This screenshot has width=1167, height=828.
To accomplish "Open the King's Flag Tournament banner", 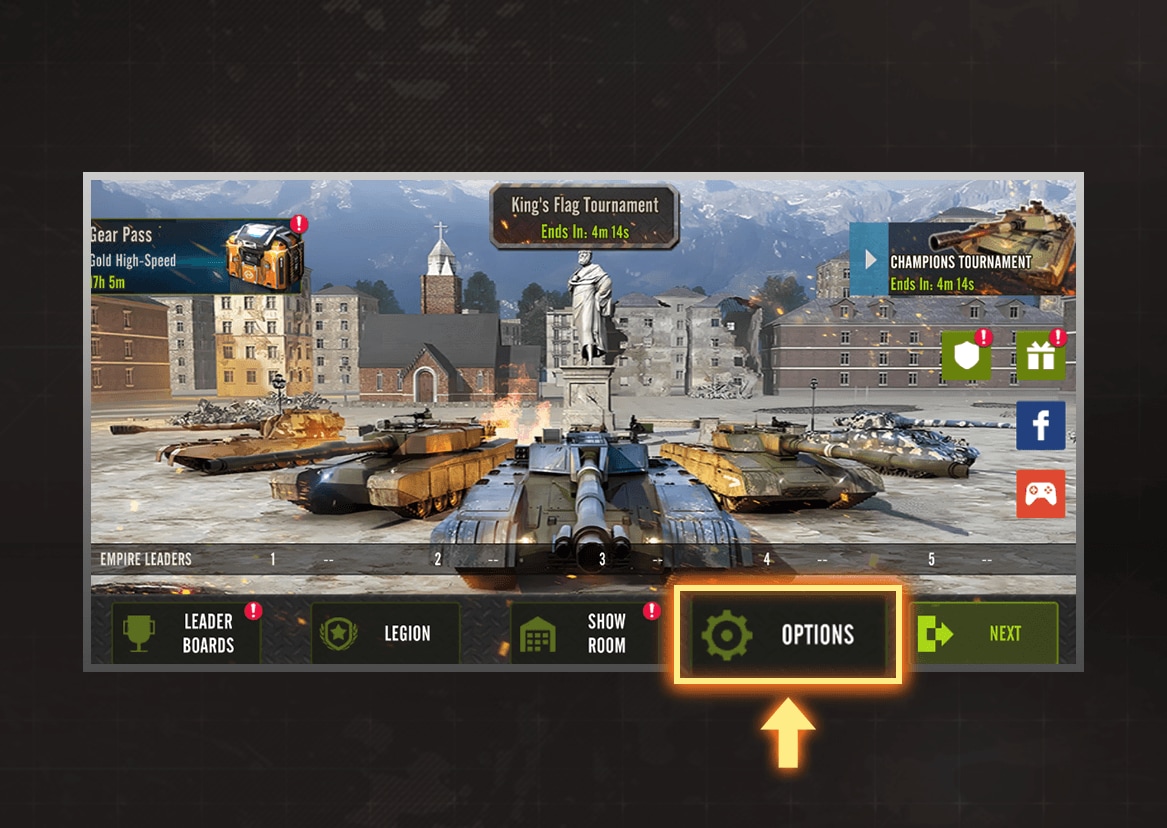I will click(584, 217).
